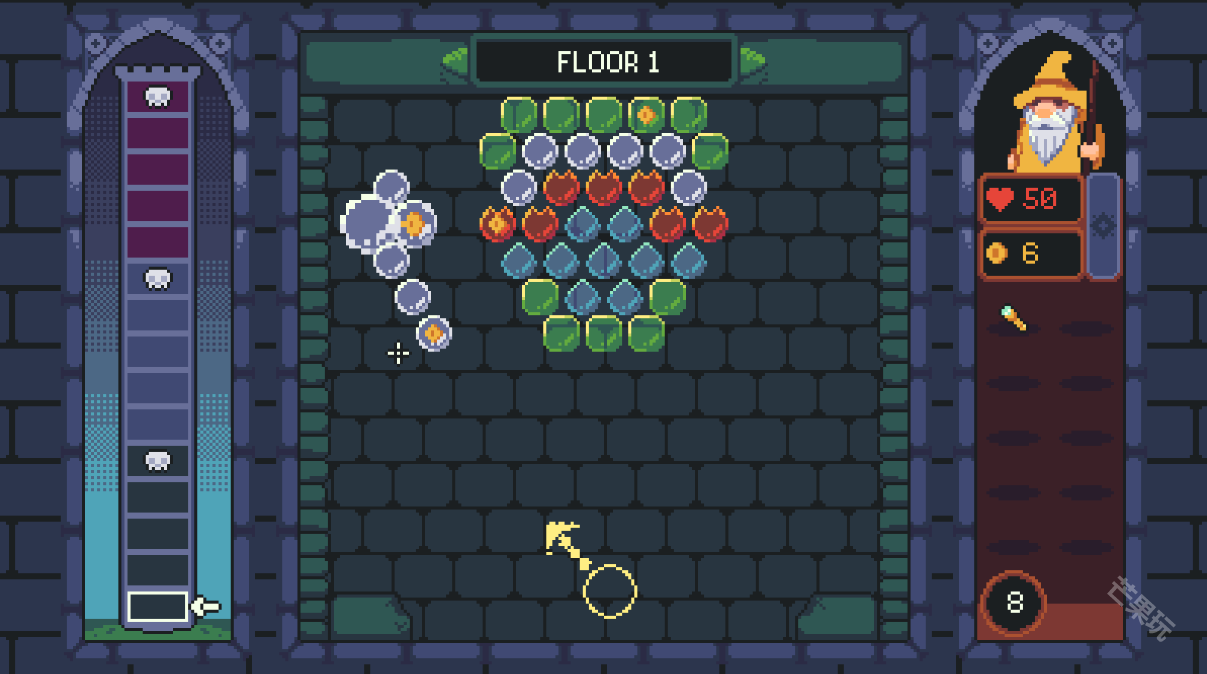Select the magic wand item slot
The image size is (1207, 674).
pyautogui.click(x=1014, y=319)
